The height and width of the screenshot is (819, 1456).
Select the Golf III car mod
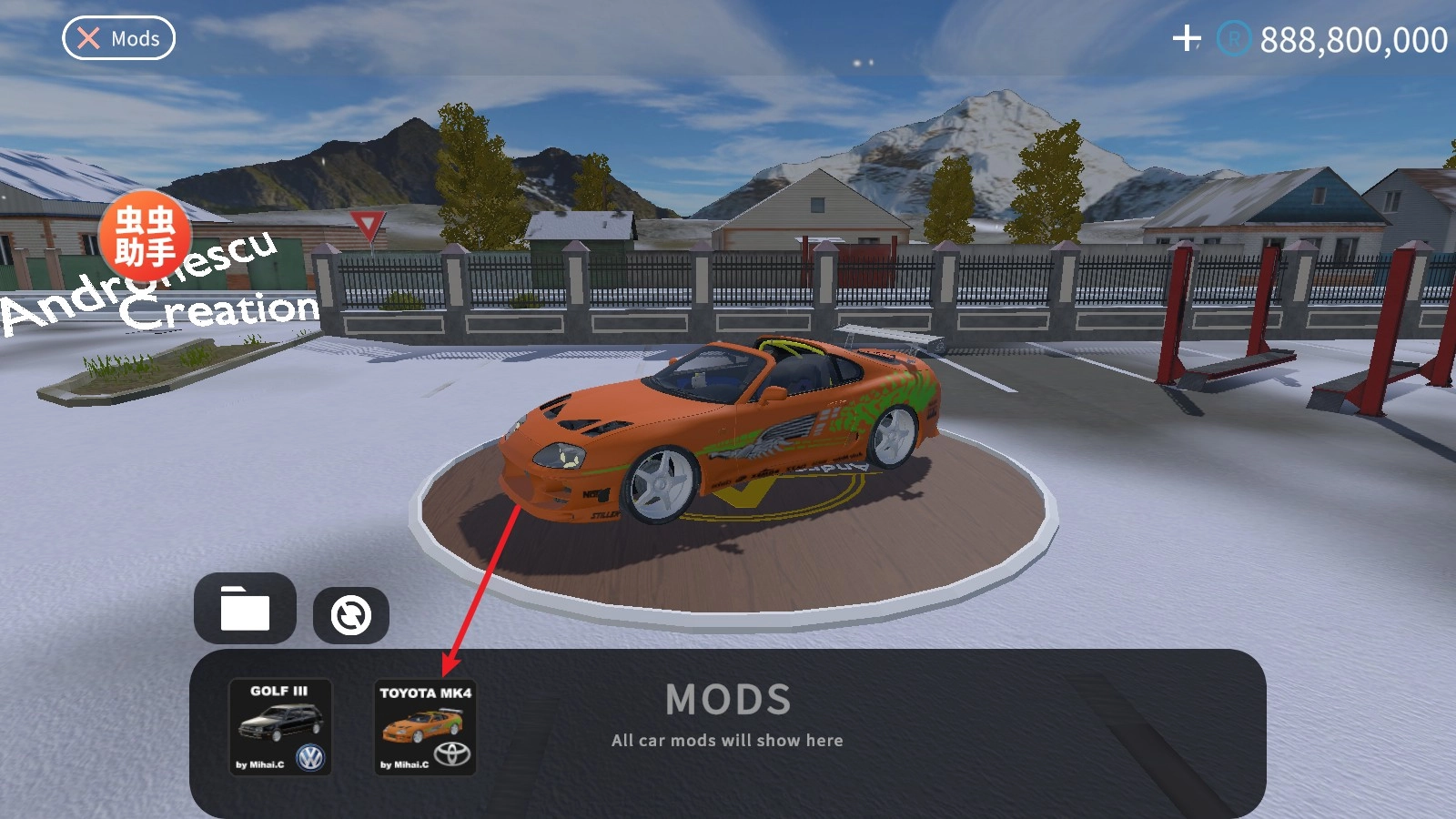point(279,727)
